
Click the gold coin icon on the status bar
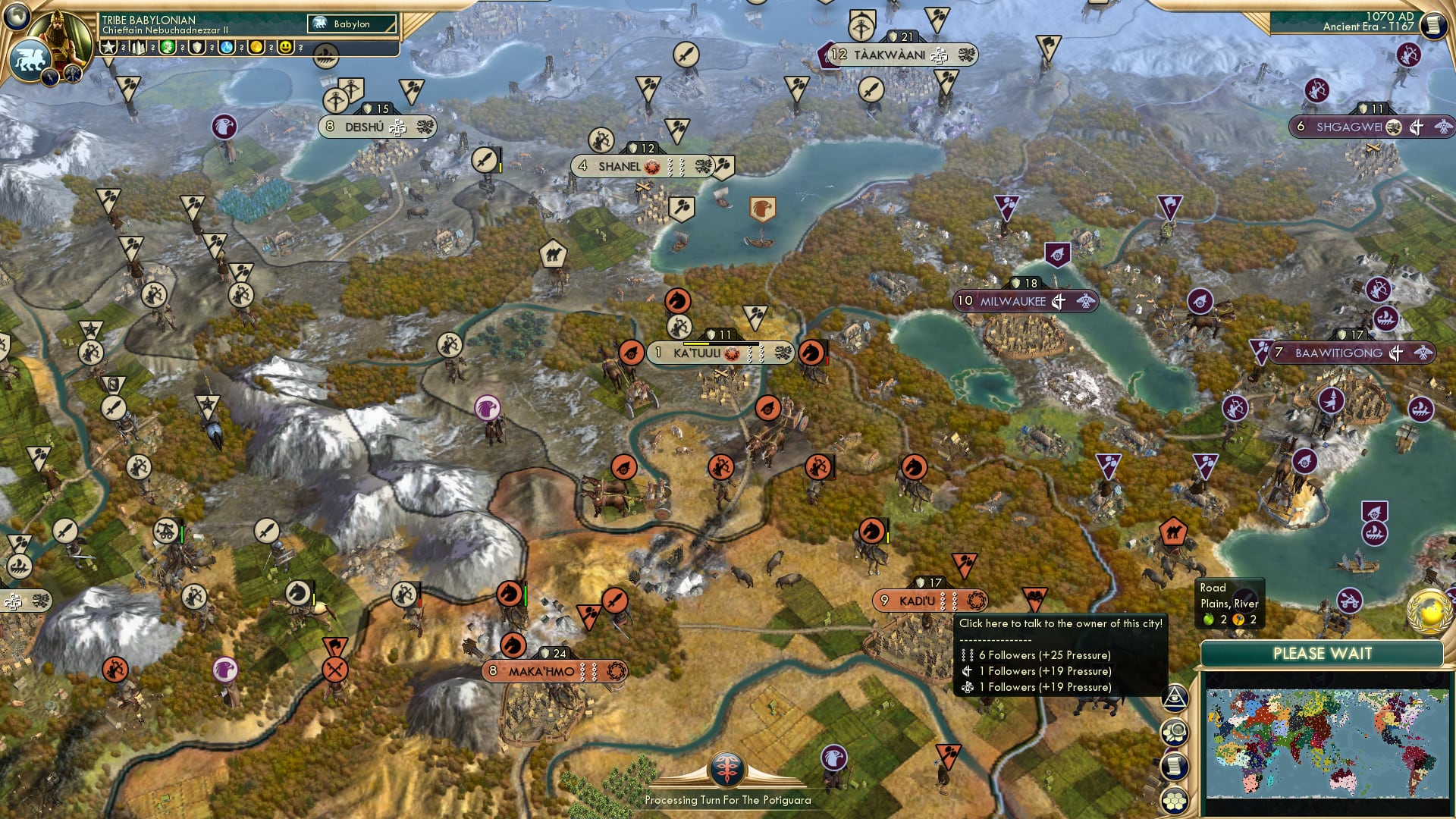[x=257, y=47]
